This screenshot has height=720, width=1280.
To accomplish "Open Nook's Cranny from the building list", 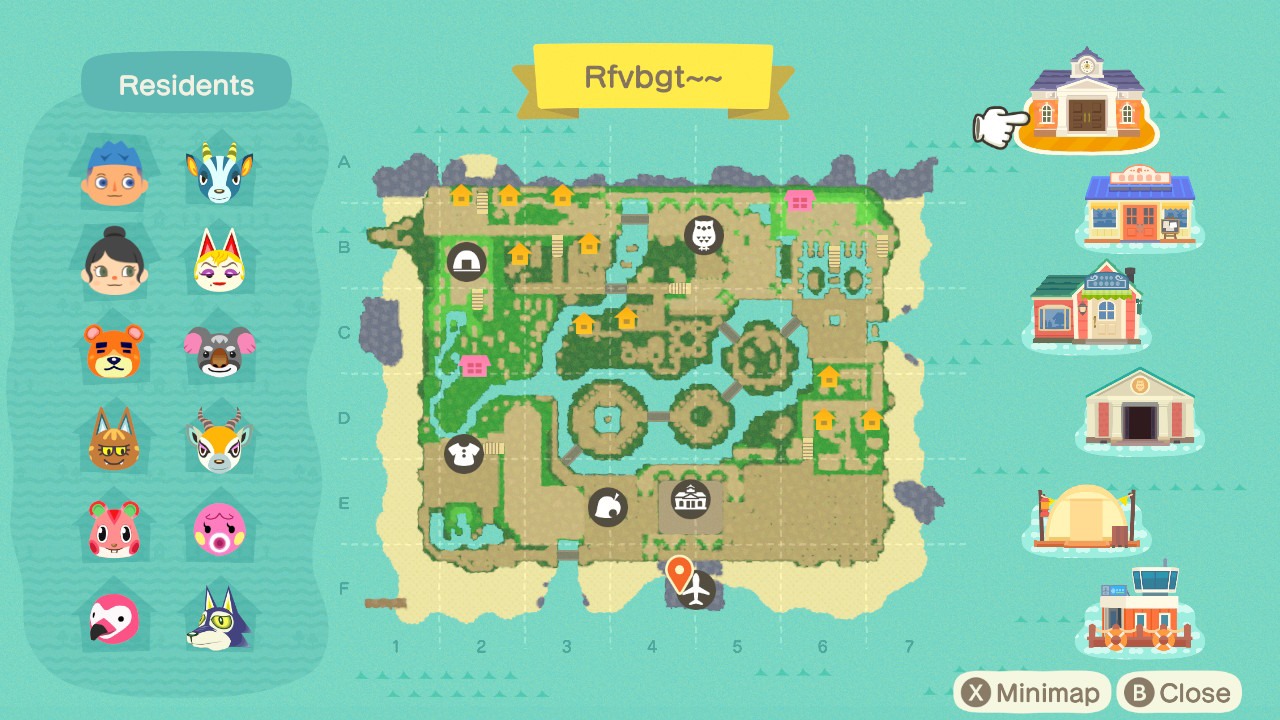I will click(1139, 205).
